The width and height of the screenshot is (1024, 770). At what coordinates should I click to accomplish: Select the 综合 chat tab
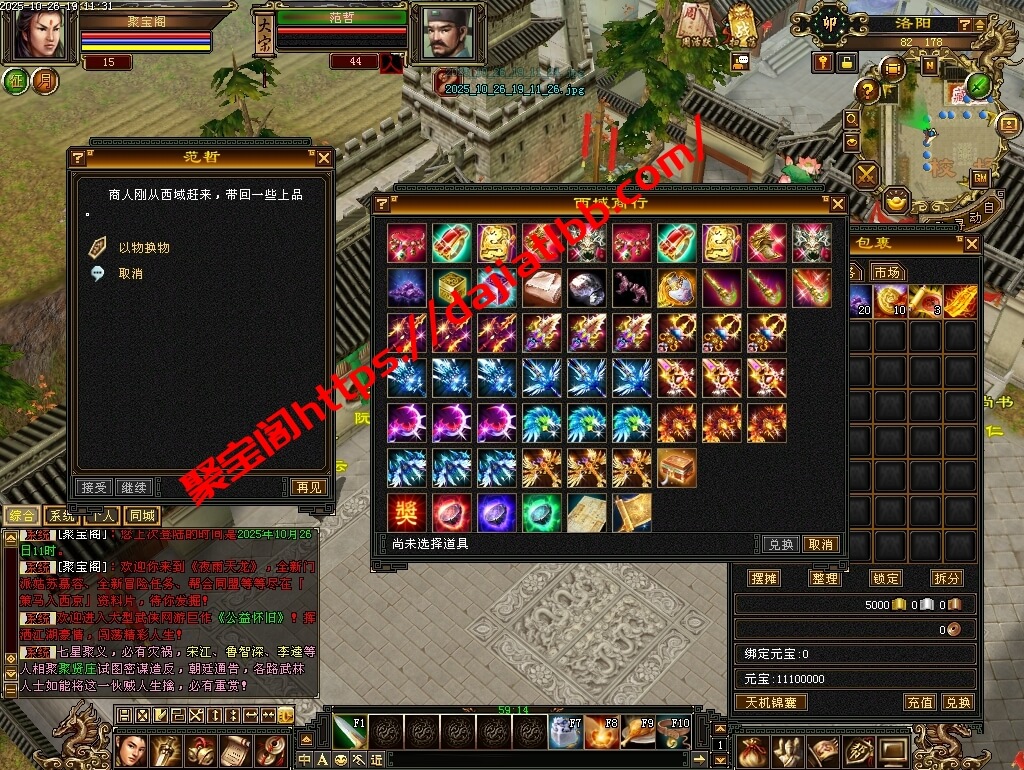(22, 516)
